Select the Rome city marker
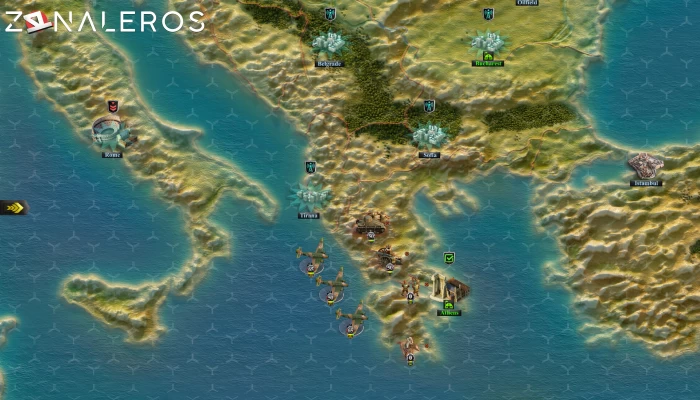The image size is (700, 400). coord(110,133)
